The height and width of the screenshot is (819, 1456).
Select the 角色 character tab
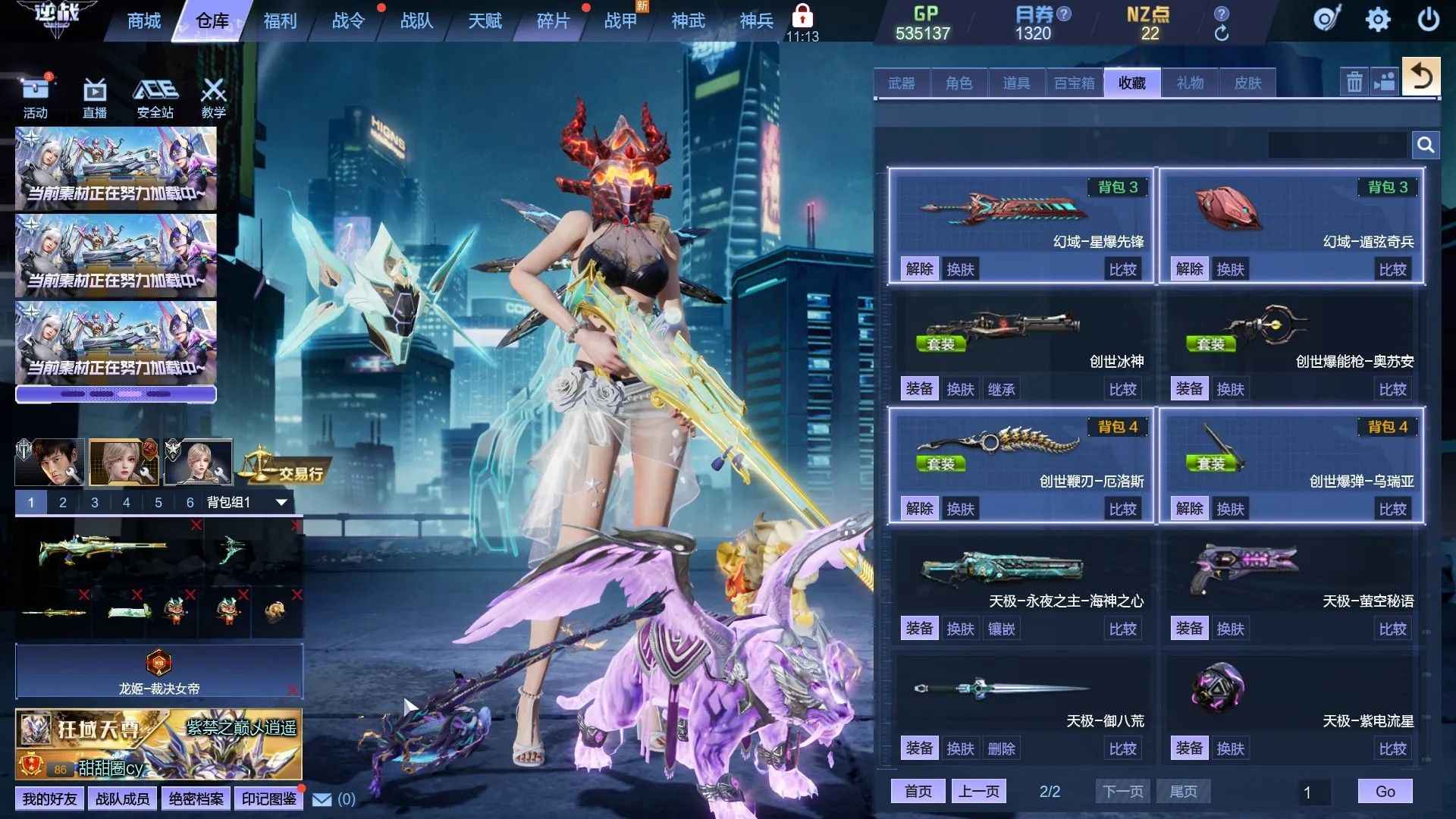click(959, 83)
